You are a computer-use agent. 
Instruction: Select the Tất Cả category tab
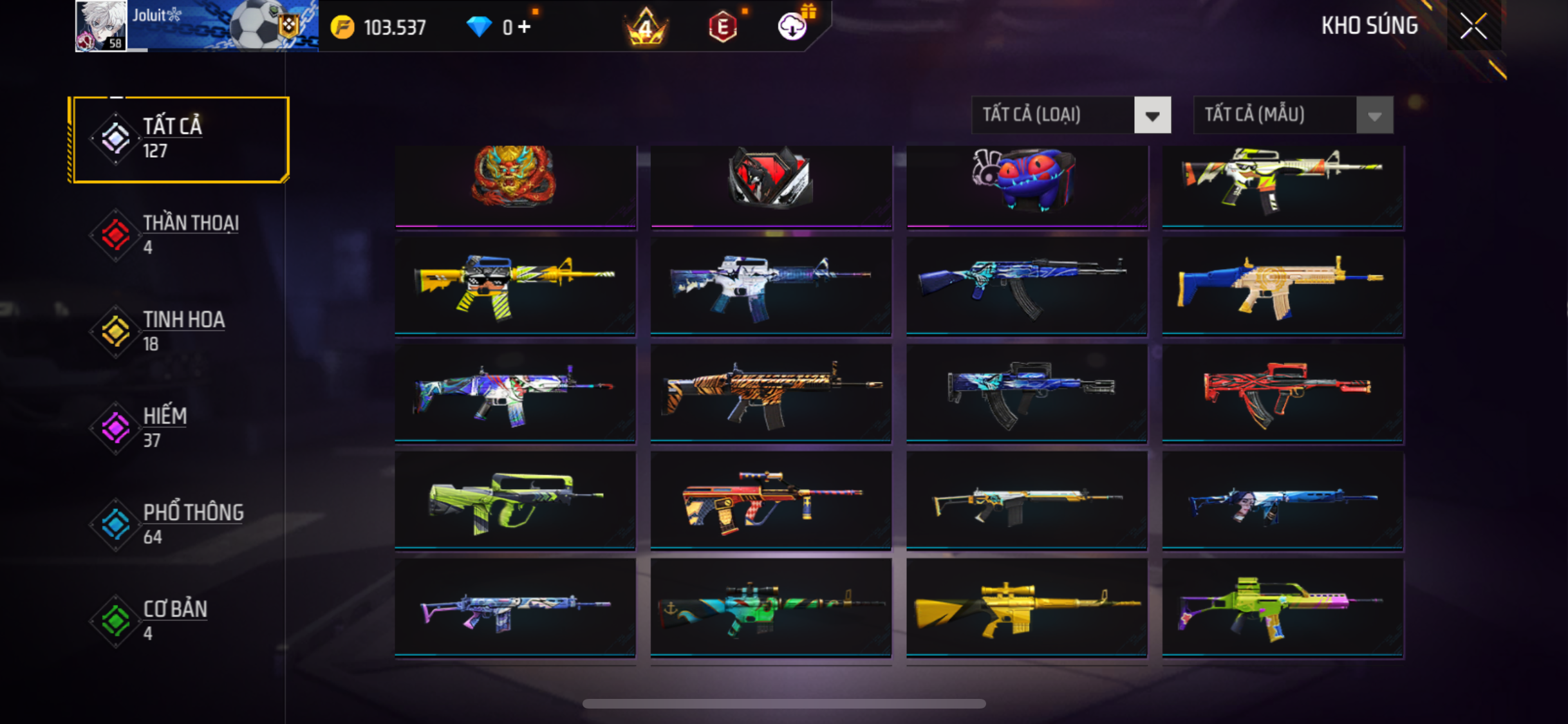coord(180,139)
